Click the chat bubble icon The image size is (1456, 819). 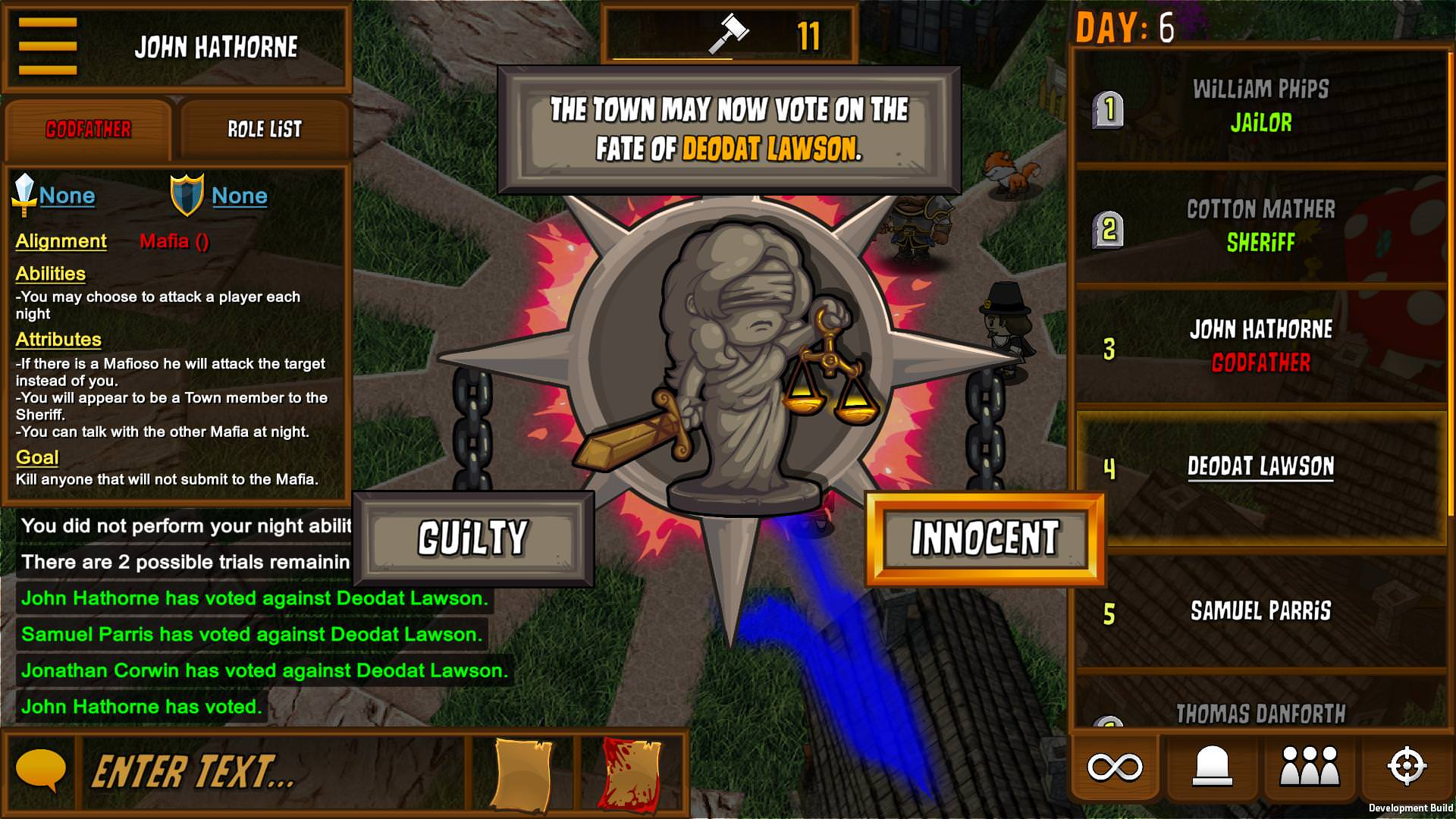pyautogui.click(x=42, y=772)
